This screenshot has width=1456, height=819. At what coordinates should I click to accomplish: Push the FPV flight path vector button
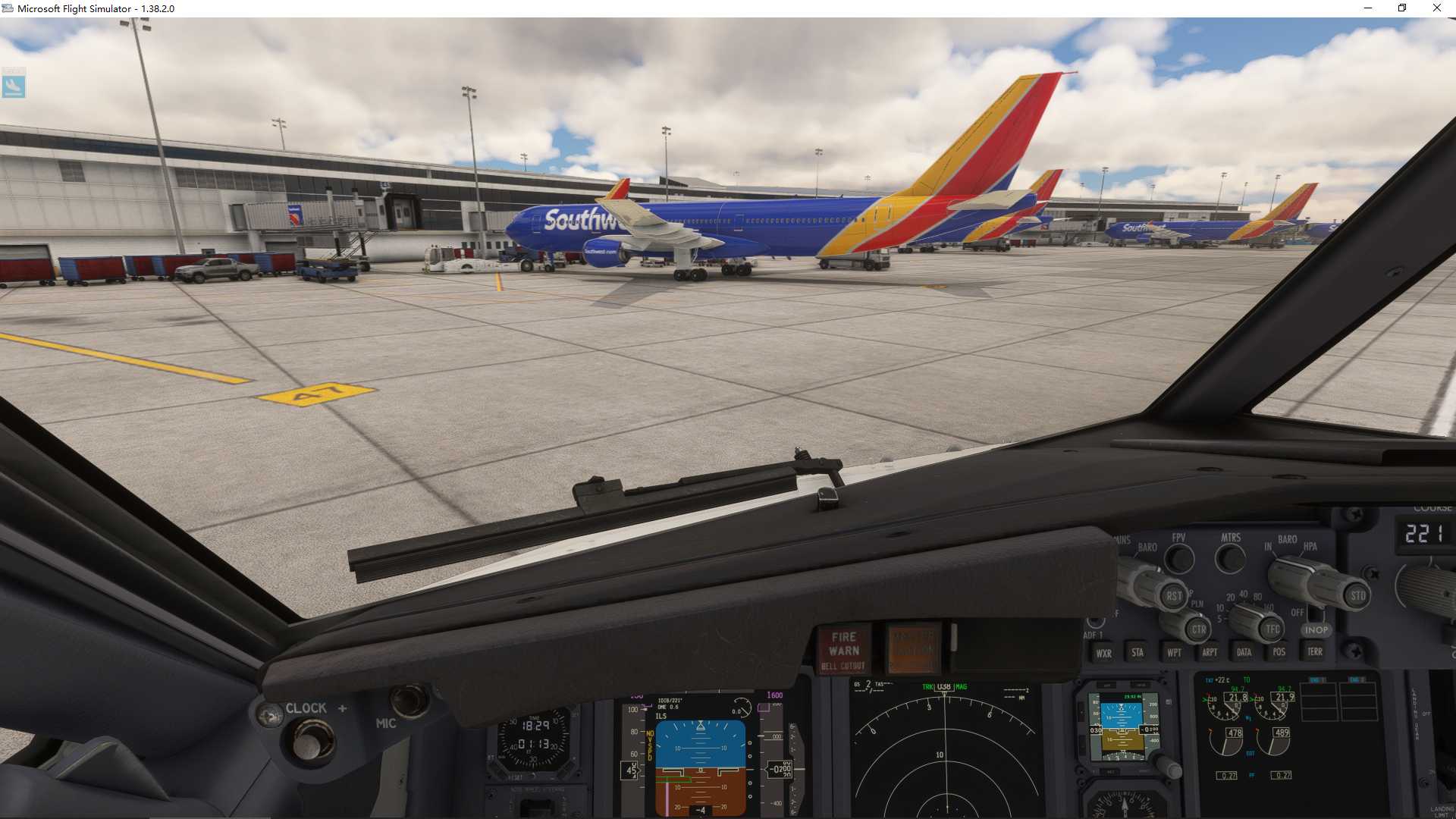[x=1178, y=559]
